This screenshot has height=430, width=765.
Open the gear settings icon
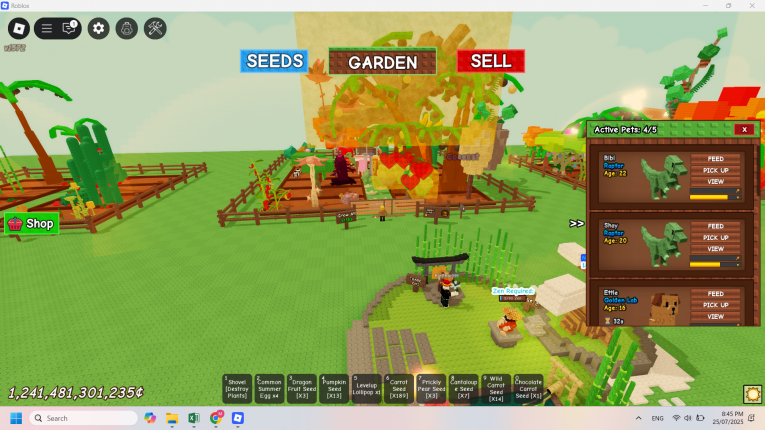tap(98, 28)
